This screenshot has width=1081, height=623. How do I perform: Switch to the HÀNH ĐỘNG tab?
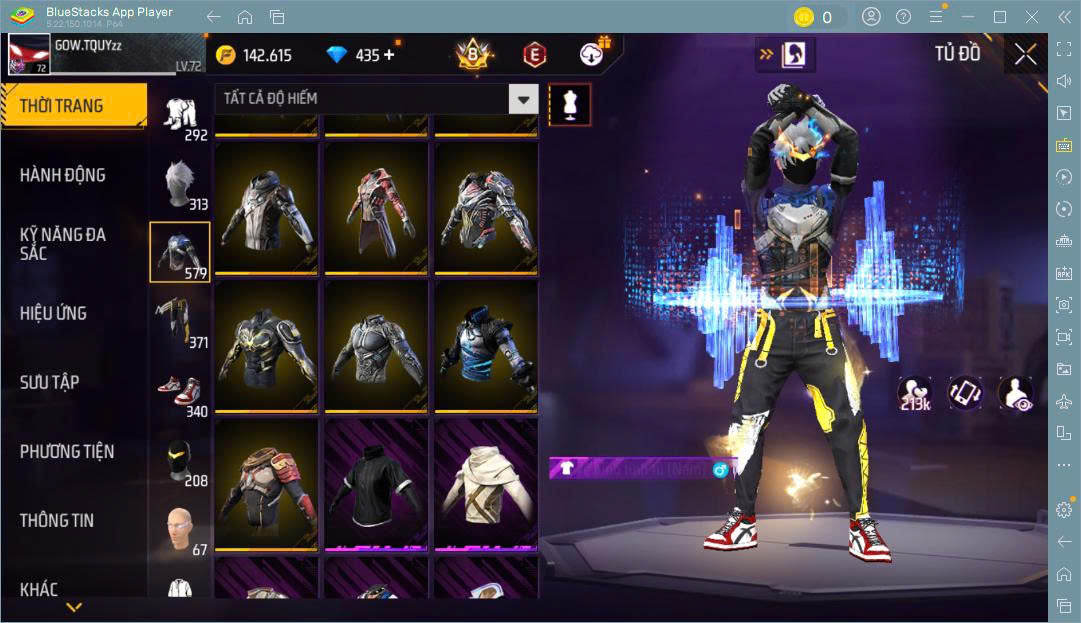point(63,175)
